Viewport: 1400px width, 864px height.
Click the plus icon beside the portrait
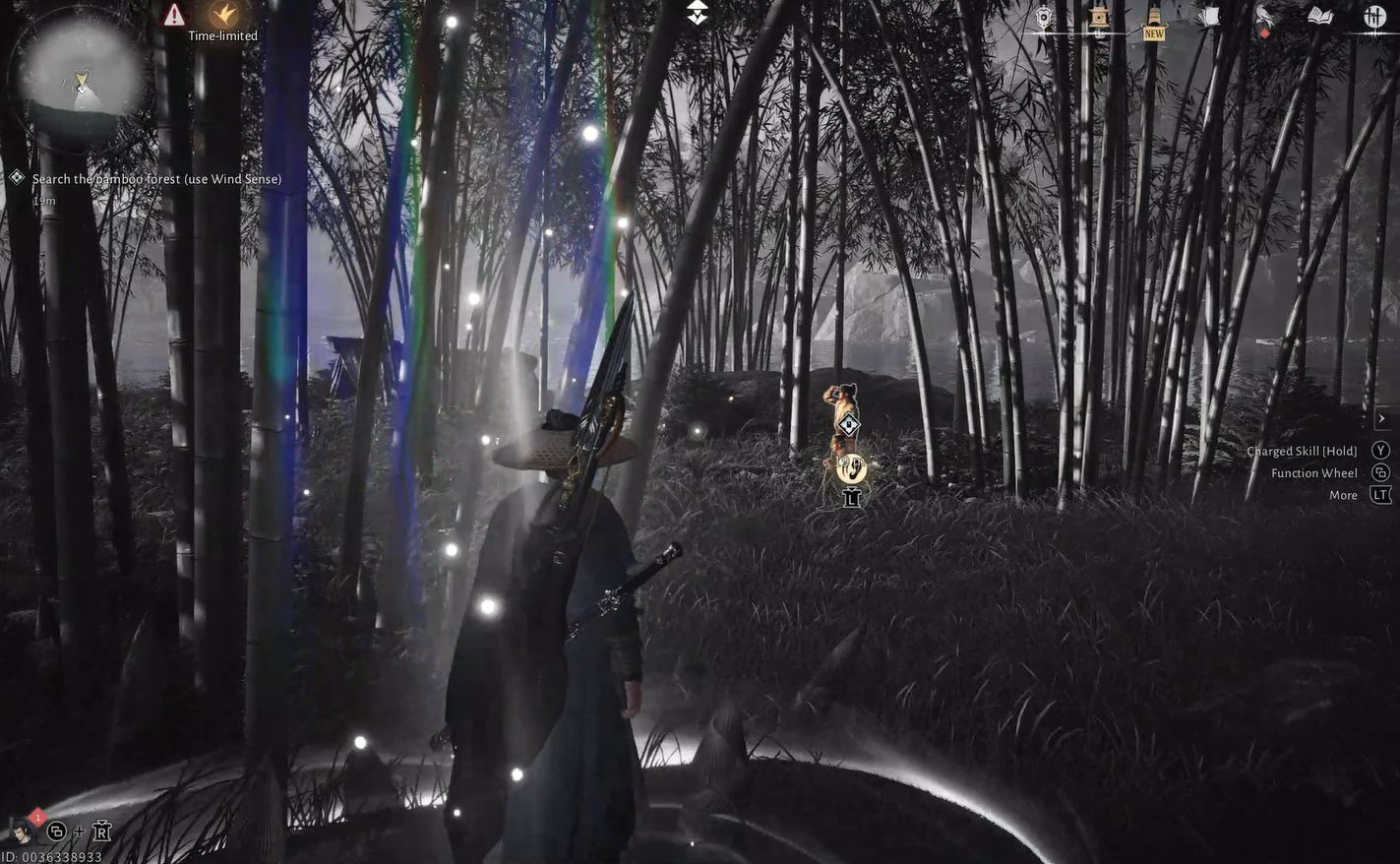(x=79, y=831)
